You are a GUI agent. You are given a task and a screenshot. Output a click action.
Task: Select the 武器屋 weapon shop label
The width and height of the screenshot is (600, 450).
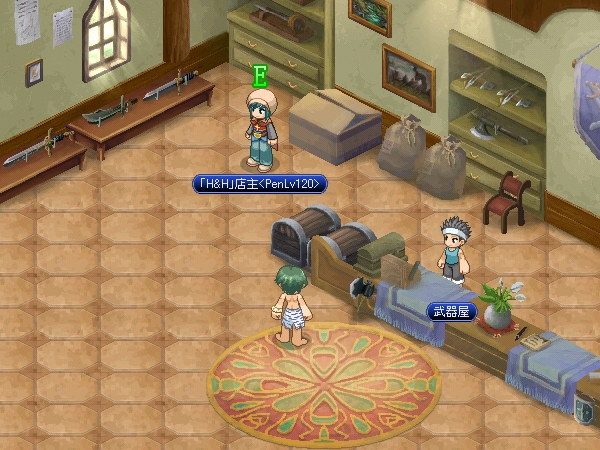point(449,312)
